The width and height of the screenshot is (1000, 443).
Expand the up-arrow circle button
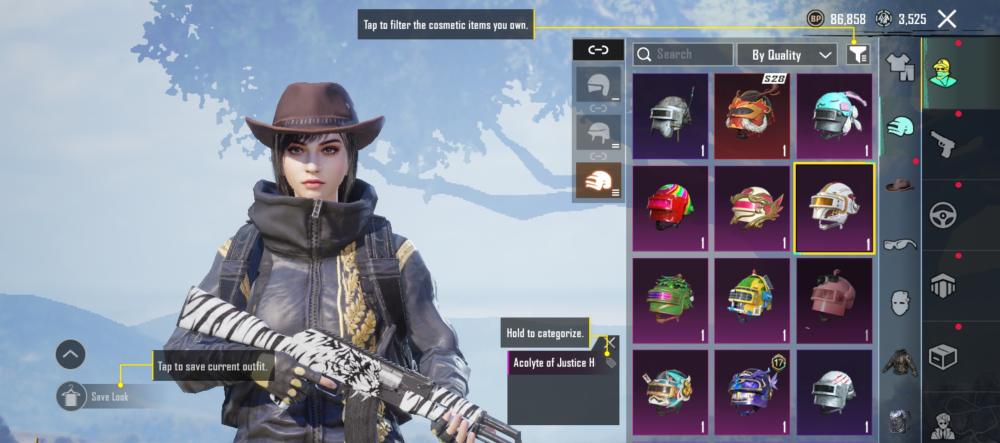click(x=70, y=354)
